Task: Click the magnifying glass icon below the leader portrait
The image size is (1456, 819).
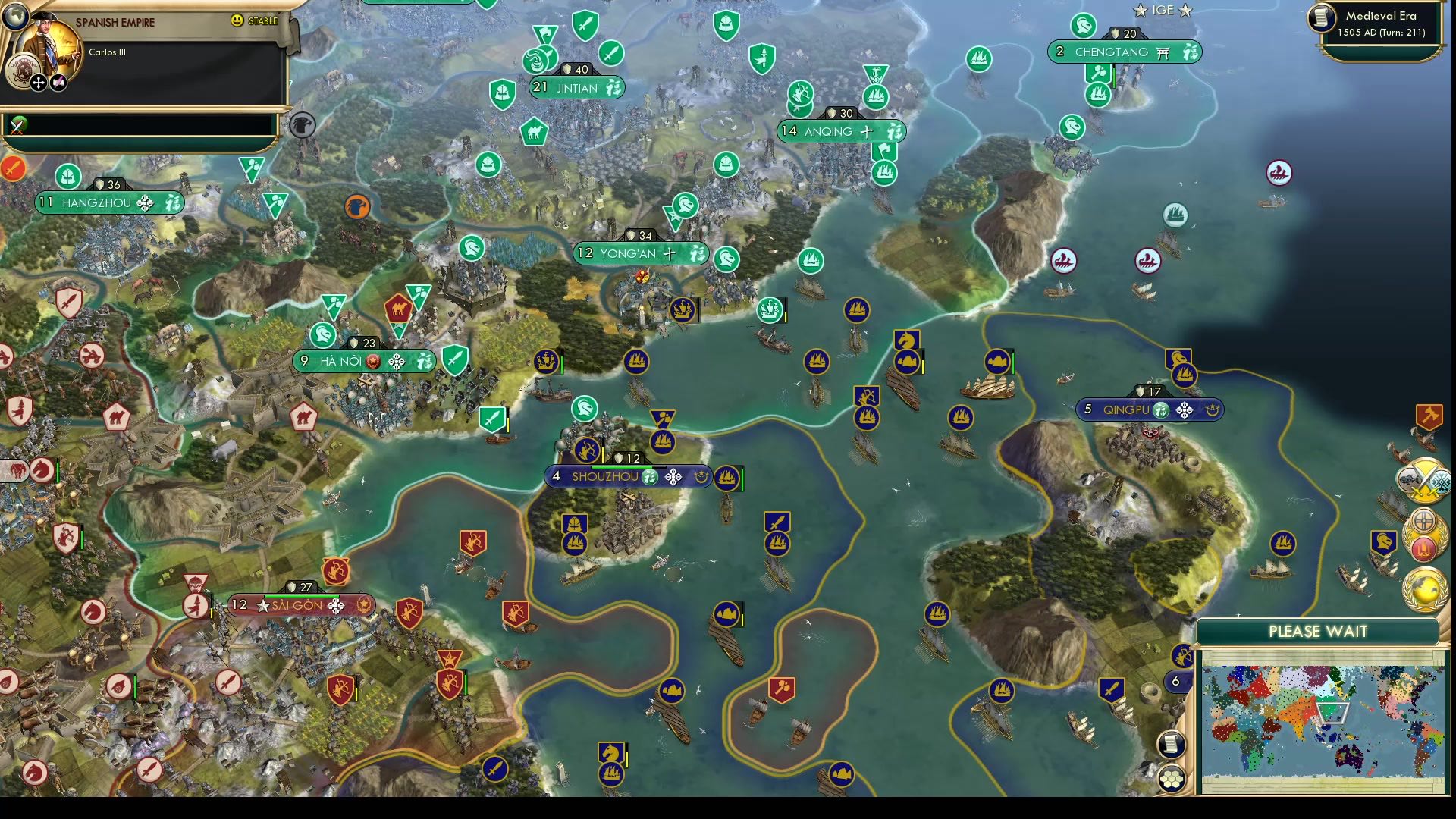Action: pos(58,82)
